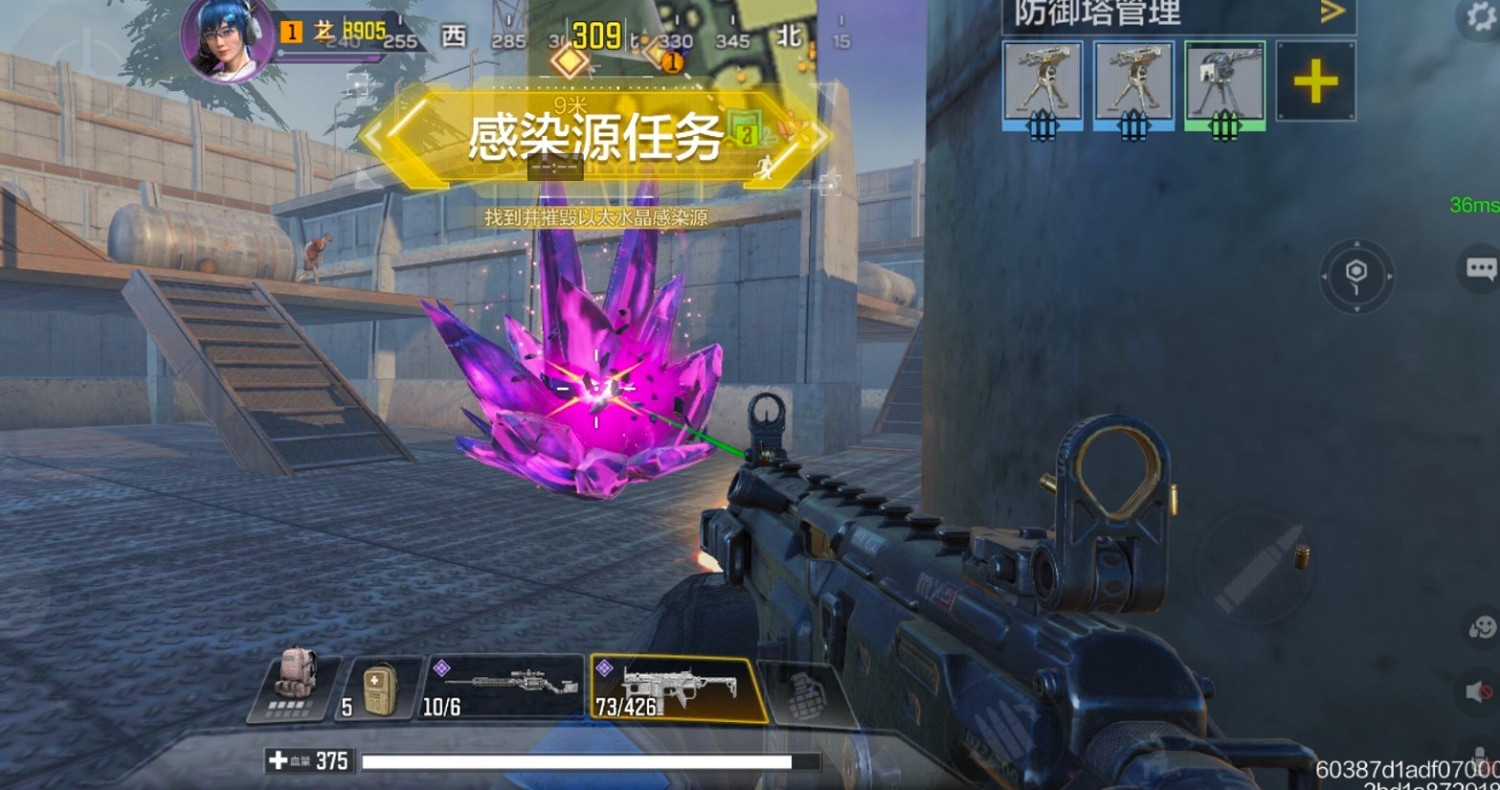Select the second blue turret thumbnail

point(1132,85)
